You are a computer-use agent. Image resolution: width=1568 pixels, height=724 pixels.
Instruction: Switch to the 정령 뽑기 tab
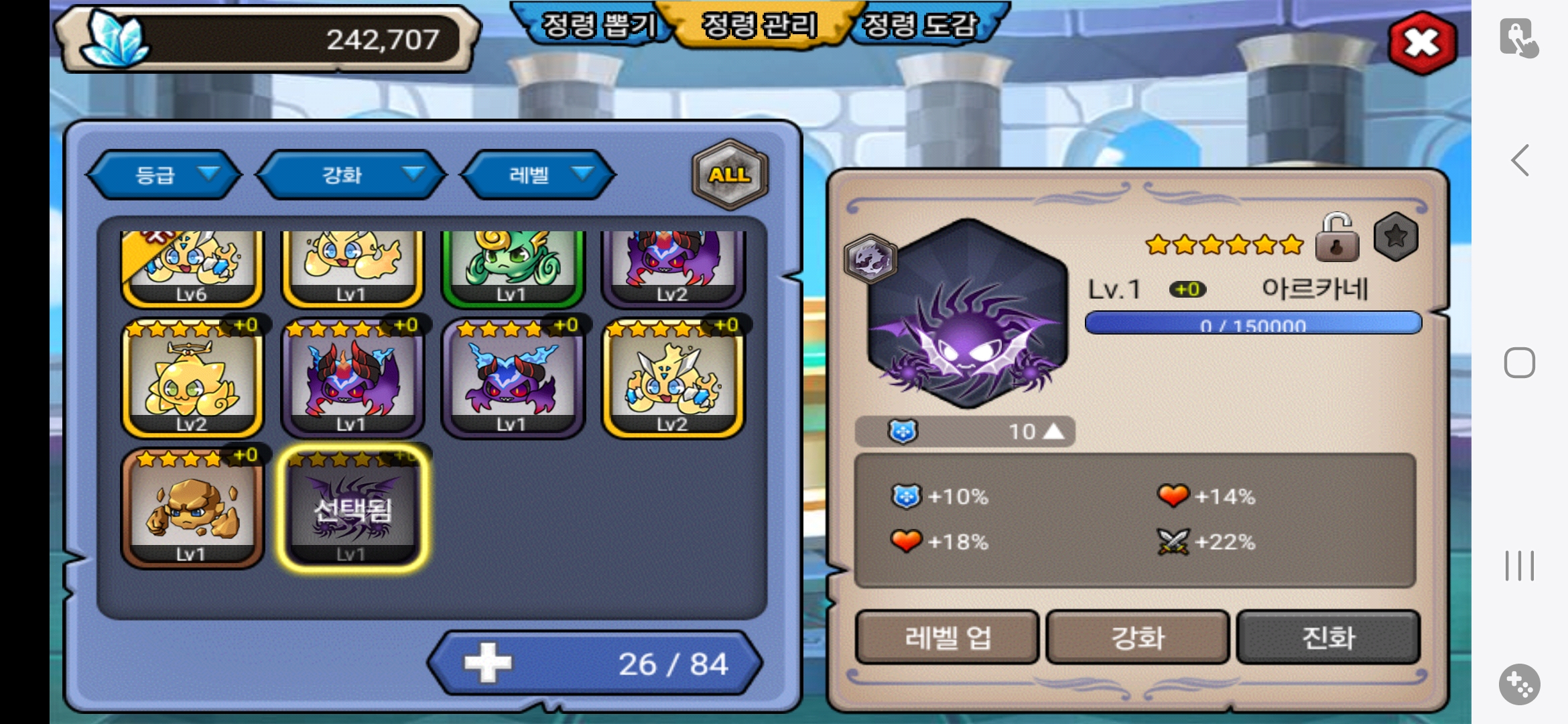click(598, 25)
